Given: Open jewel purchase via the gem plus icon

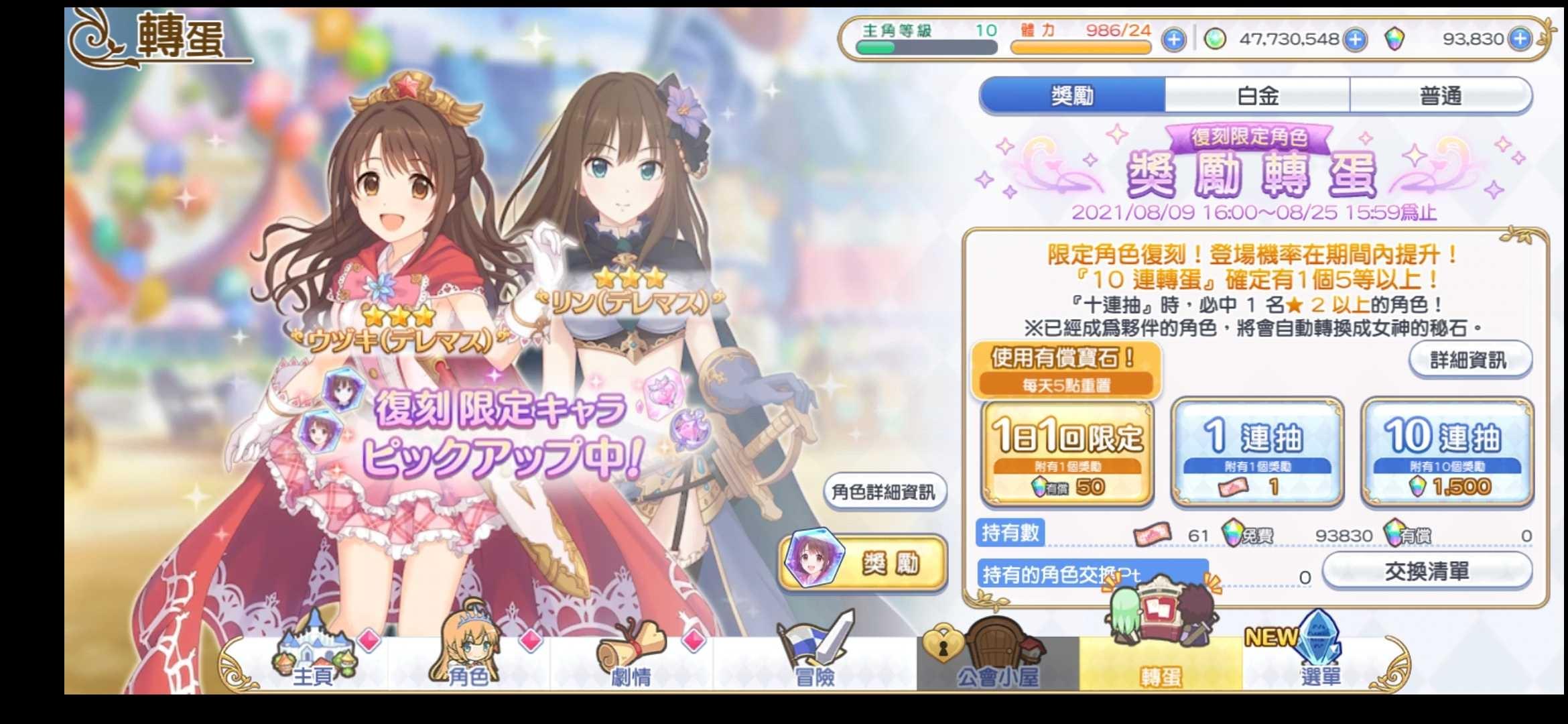Looking at the screenshot, I should point(1355,39).
